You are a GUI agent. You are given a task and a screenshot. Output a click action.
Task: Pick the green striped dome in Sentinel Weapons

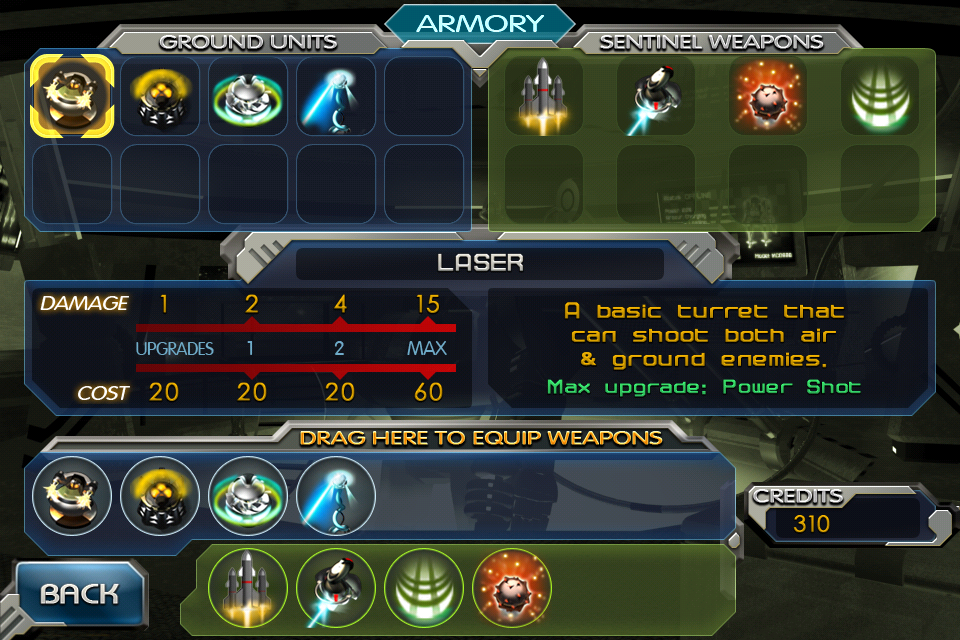(x=880, y=96)
